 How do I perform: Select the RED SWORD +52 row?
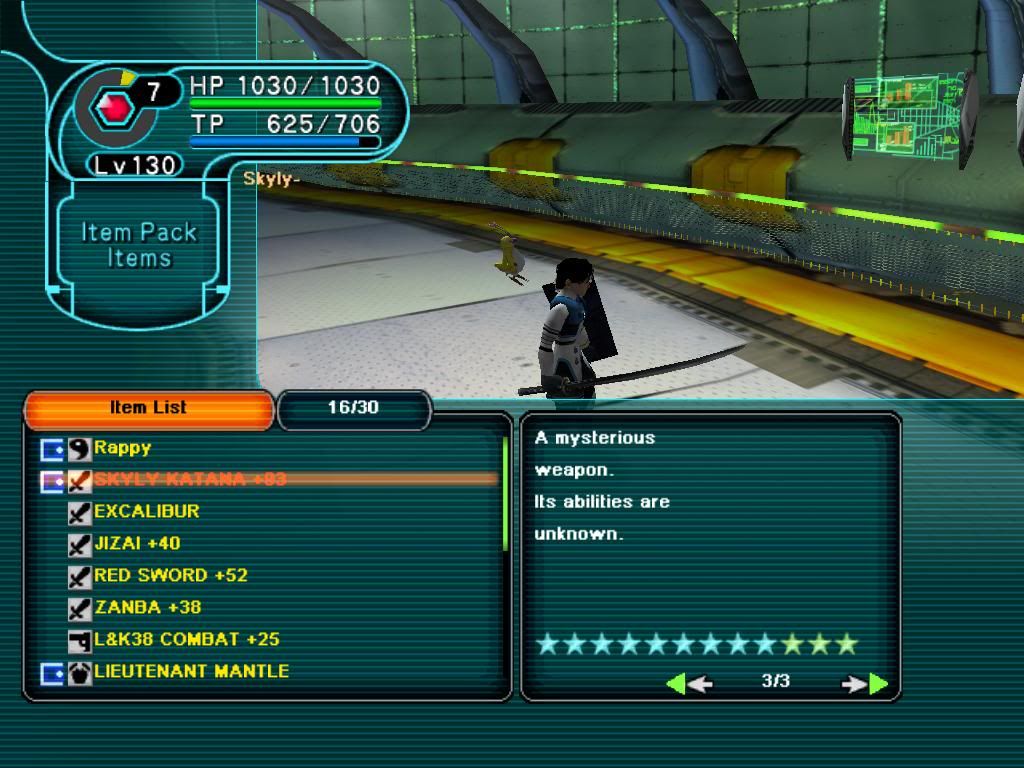coord(170,575)
